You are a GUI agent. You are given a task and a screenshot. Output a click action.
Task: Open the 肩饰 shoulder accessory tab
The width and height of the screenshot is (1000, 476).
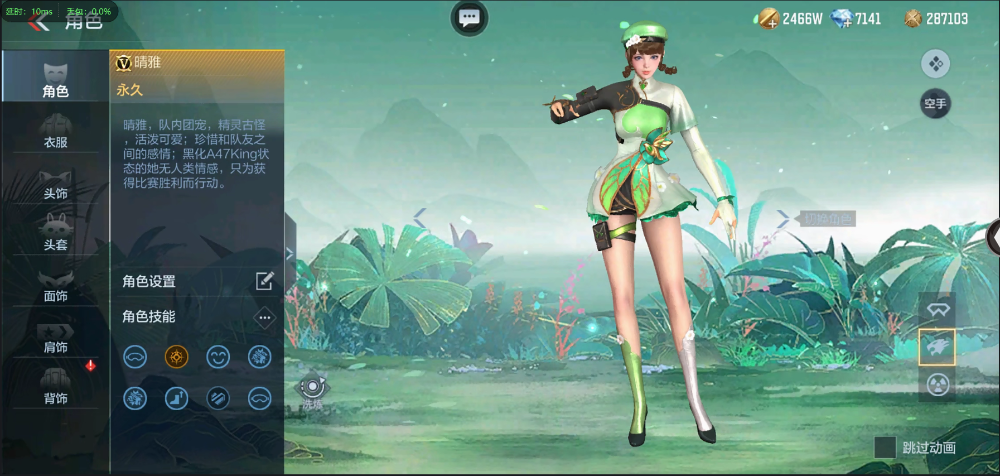click(55, 335)
